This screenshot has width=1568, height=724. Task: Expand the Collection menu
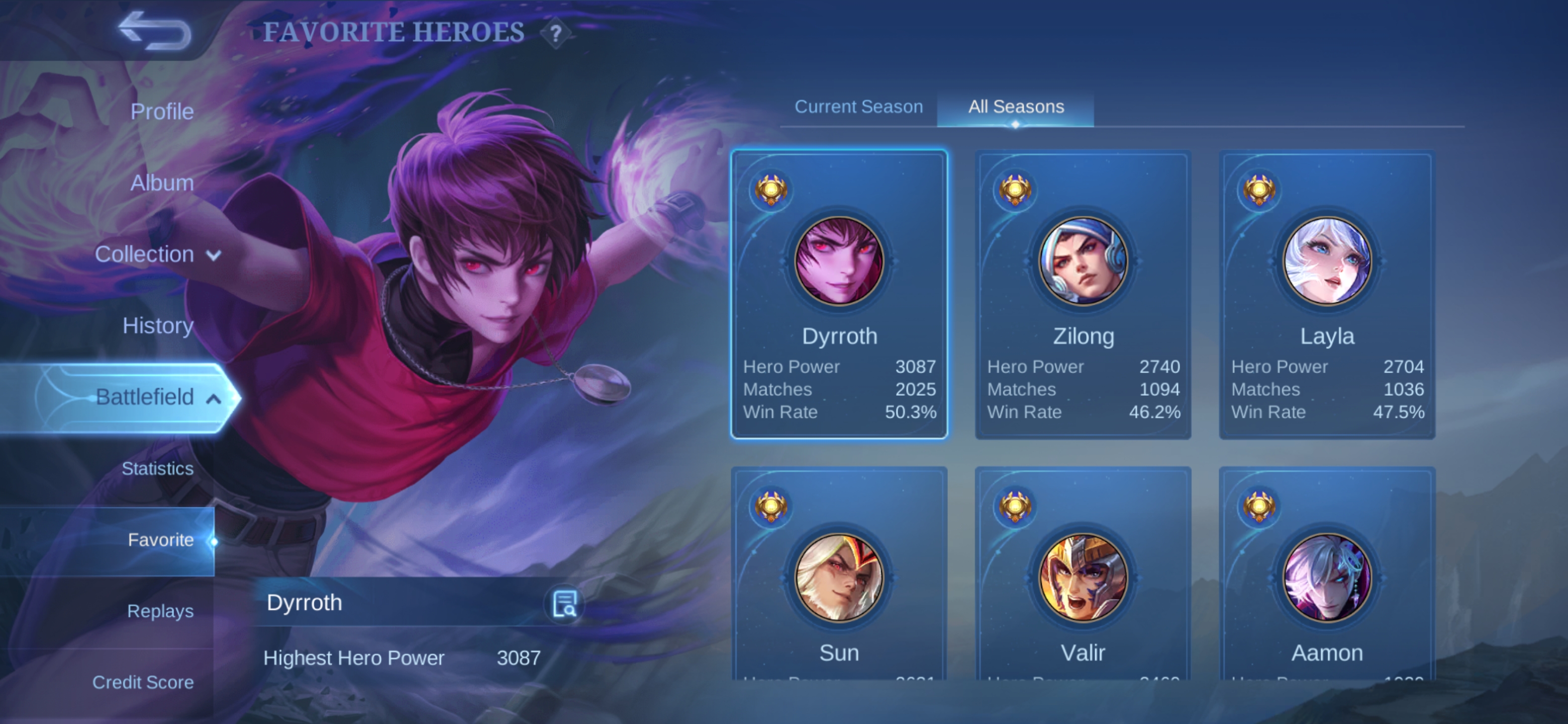tap(157, 254)
